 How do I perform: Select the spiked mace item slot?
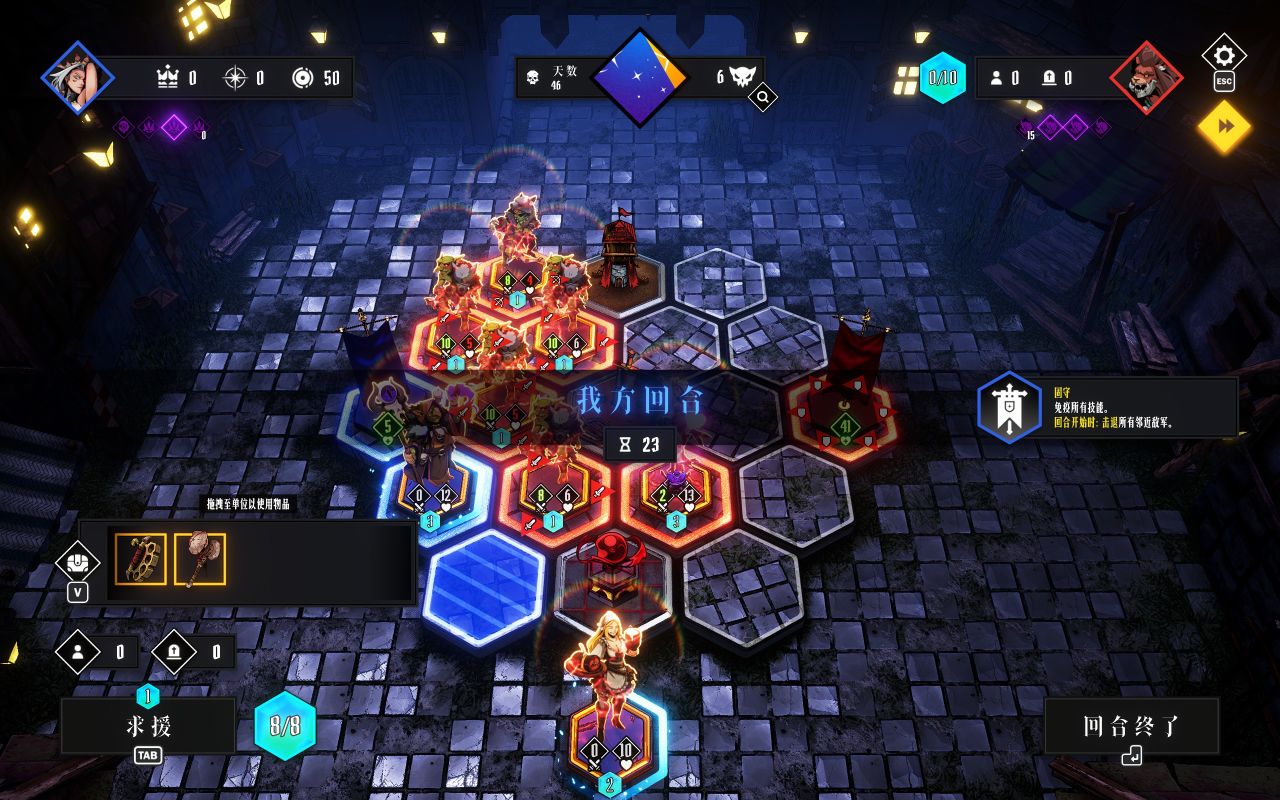point(200,559)
